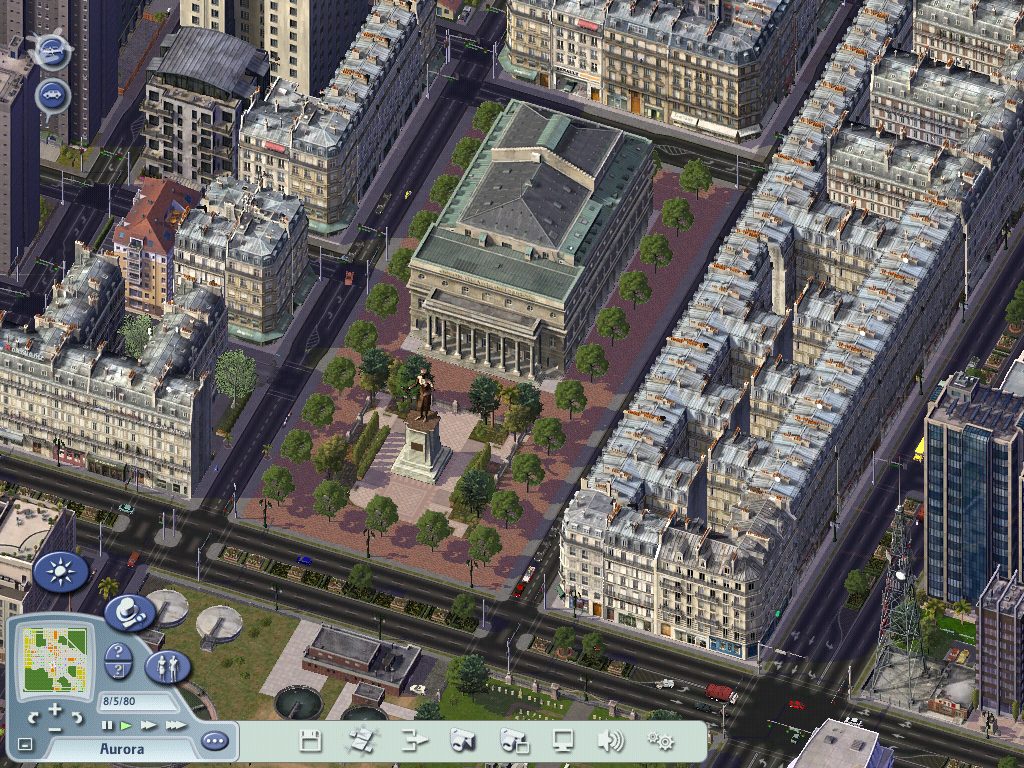1024x768 pixels.
Task: Save the city with the floppy disk
Action: coord(310,741)
